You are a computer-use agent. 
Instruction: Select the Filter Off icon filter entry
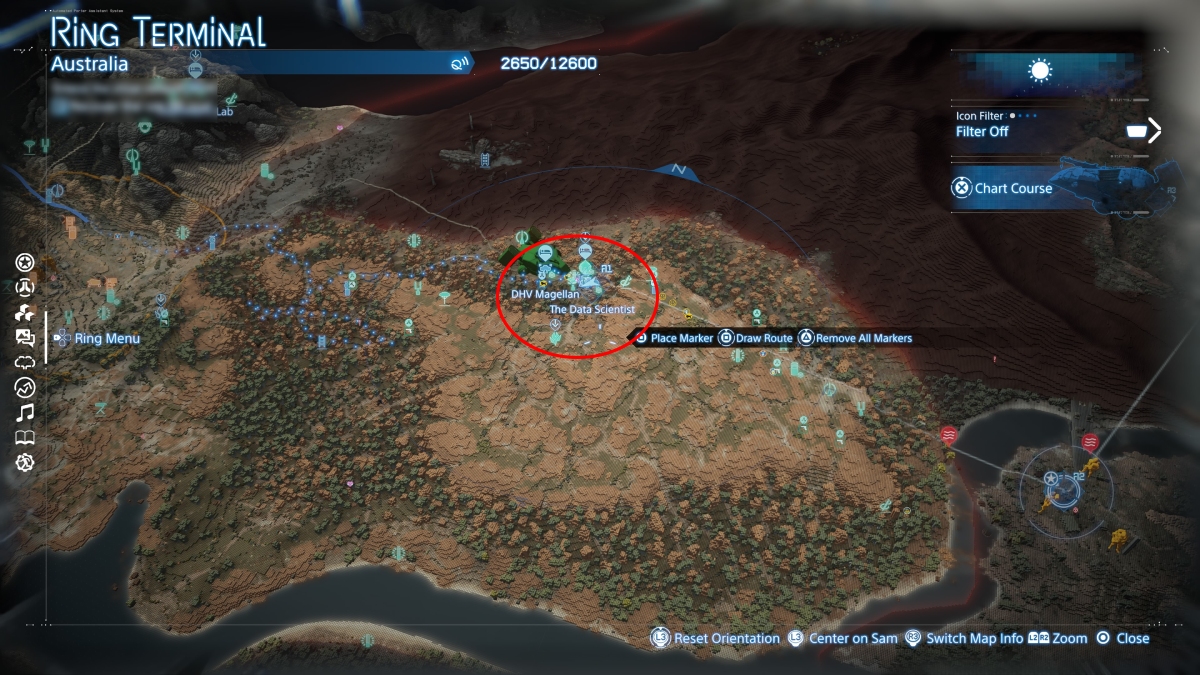pos(983,131)
